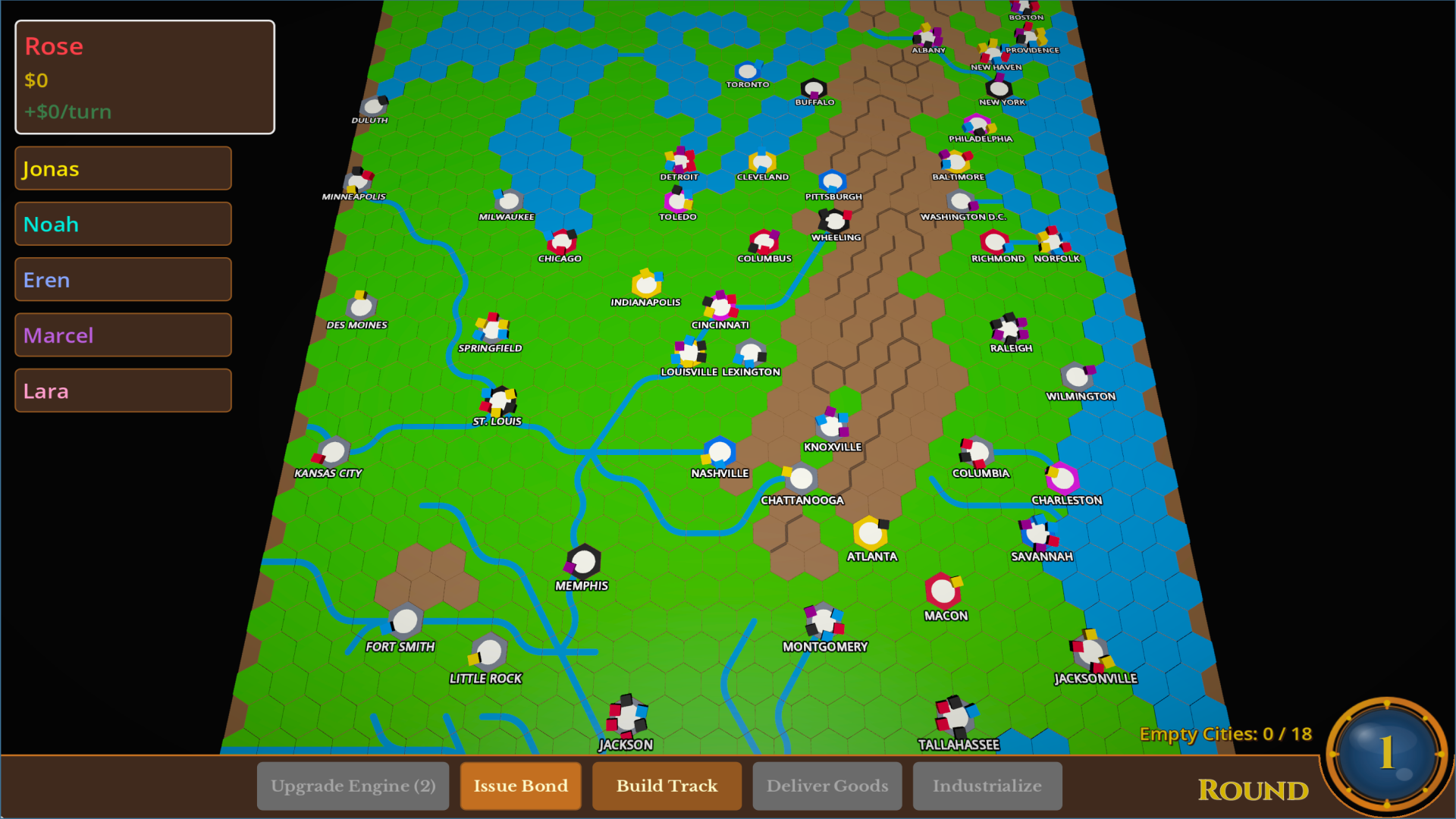
Task: Select the Atlanta city marker
Action: point(871,535)
